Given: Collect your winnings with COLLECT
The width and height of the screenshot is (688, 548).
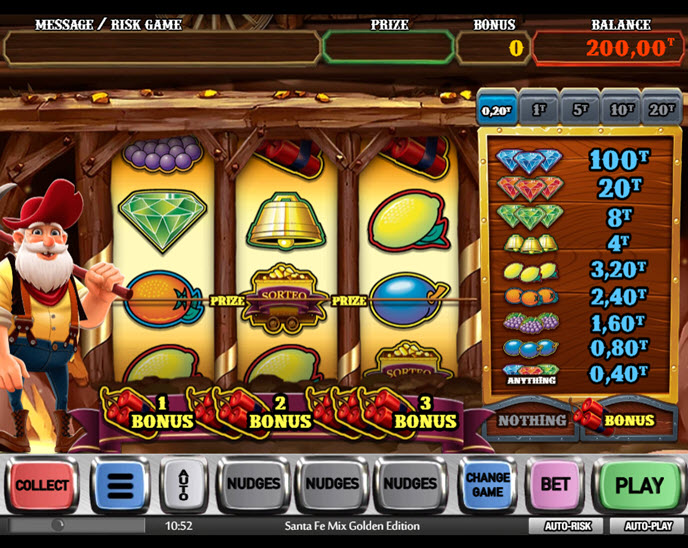Looking at the screenshot, I should tap(42, 486).
